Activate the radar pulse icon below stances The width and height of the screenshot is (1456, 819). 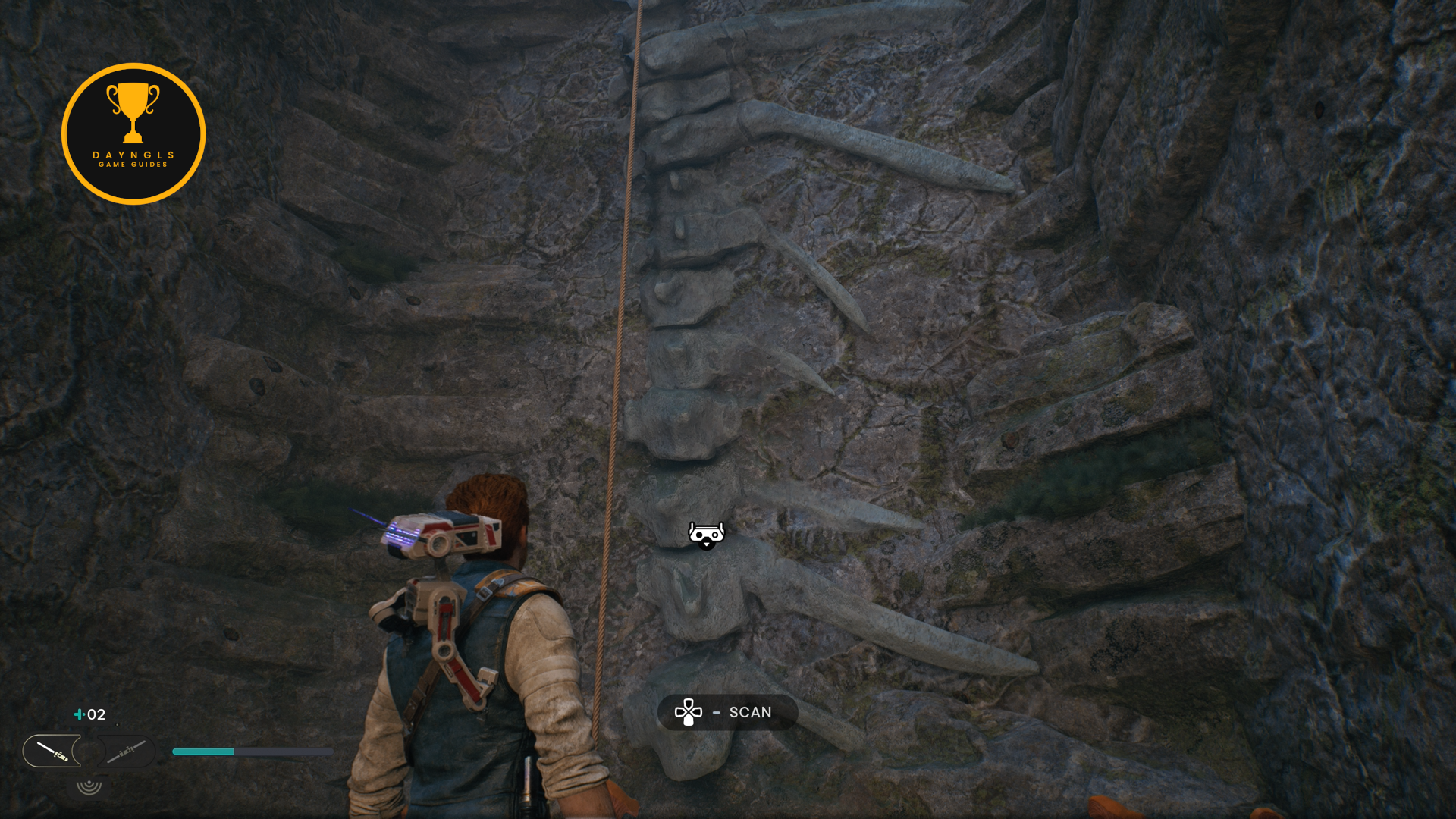89,786
